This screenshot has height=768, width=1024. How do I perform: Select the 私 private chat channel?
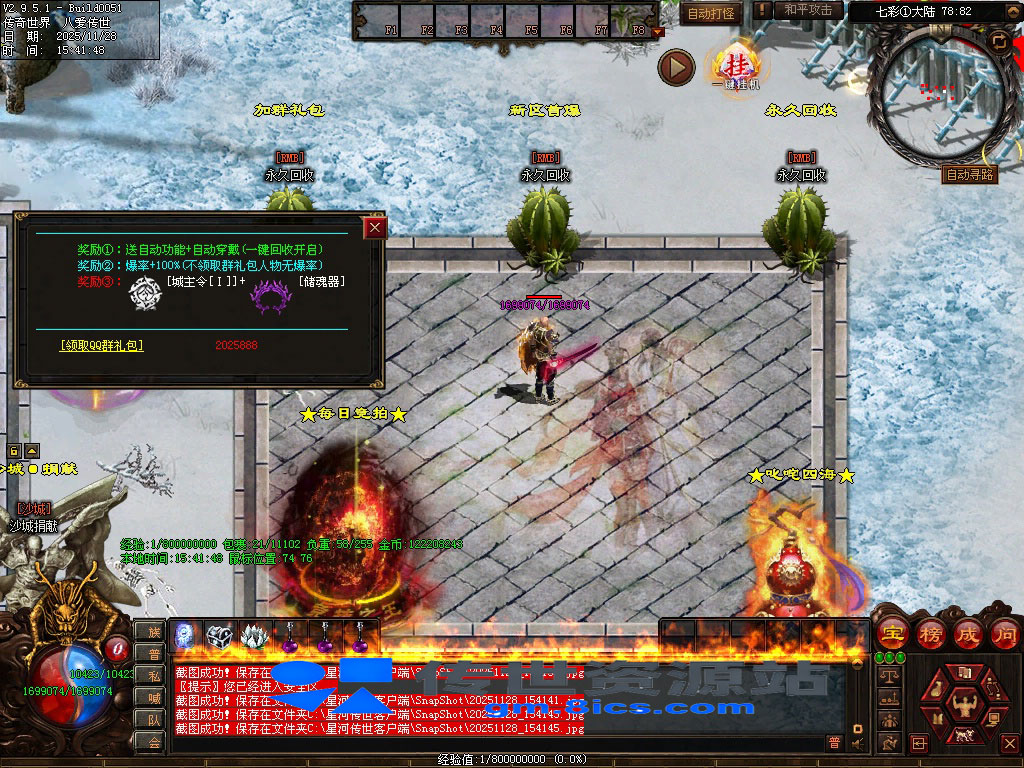tap(153, 675)
